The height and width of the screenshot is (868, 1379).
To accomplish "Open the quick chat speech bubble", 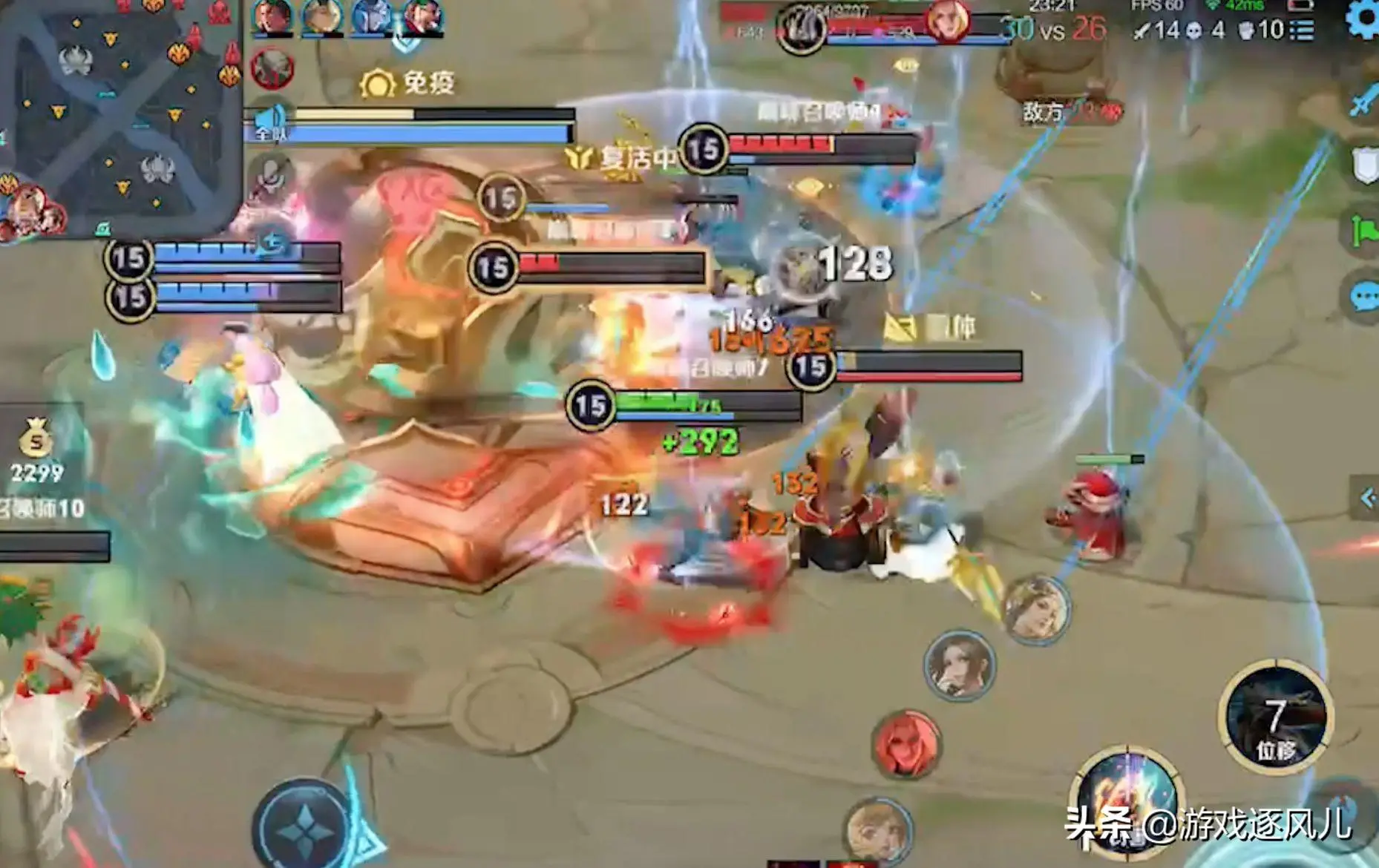I will (x=1364, y=297).
